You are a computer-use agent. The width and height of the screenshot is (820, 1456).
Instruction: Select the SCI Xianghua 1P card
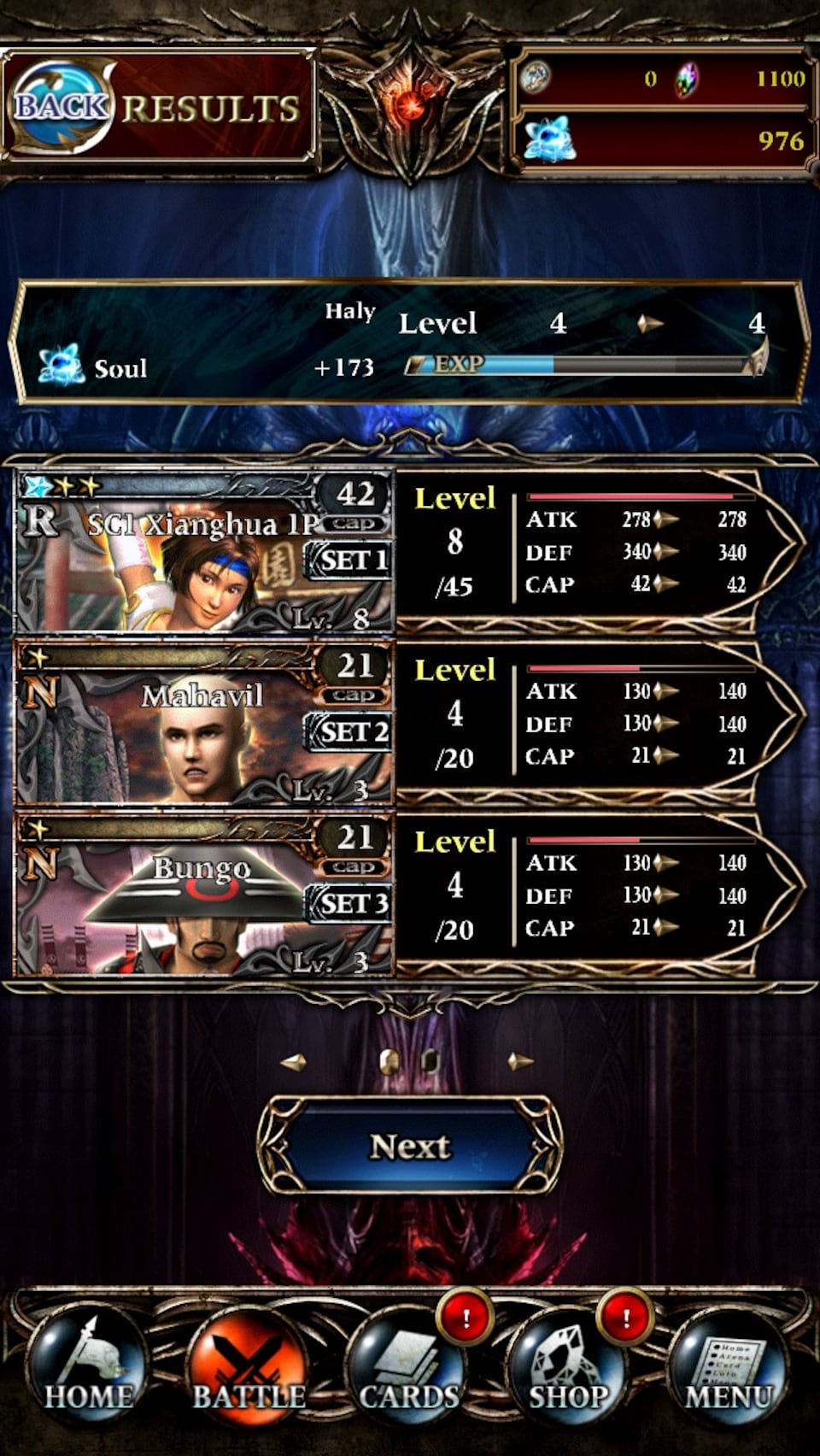click(x=205, y=552)
